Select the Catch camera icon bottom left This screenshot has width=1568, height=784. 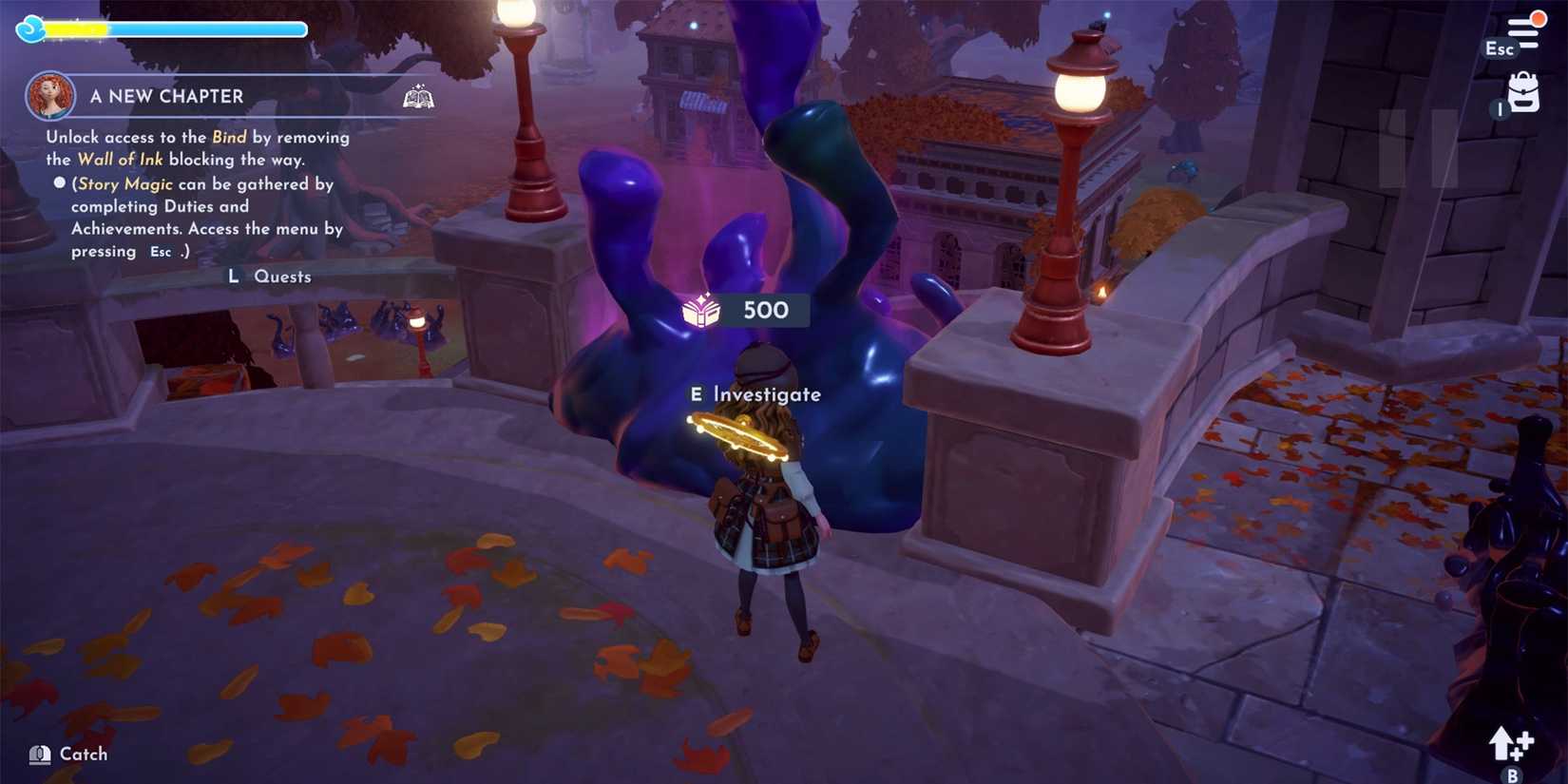(39, 754)
